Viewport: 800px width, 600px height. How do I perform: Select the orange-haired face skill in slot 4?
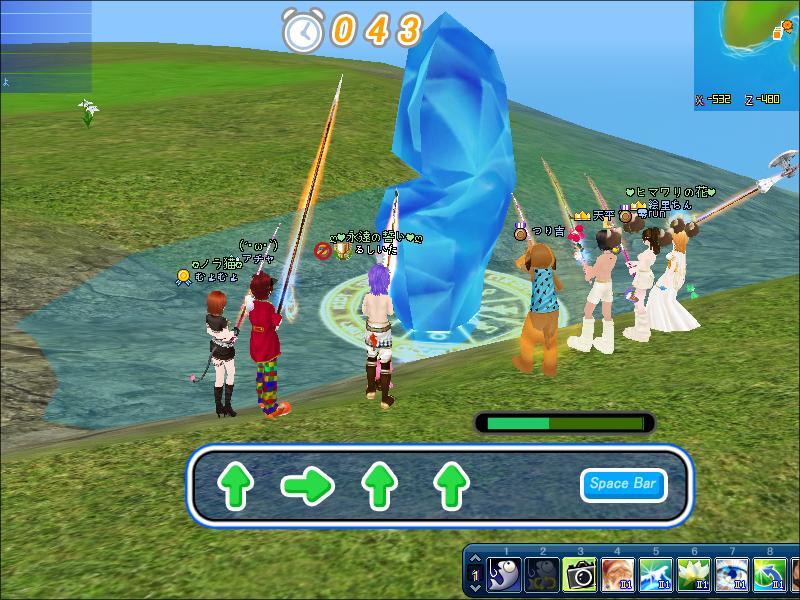[618, 575]
